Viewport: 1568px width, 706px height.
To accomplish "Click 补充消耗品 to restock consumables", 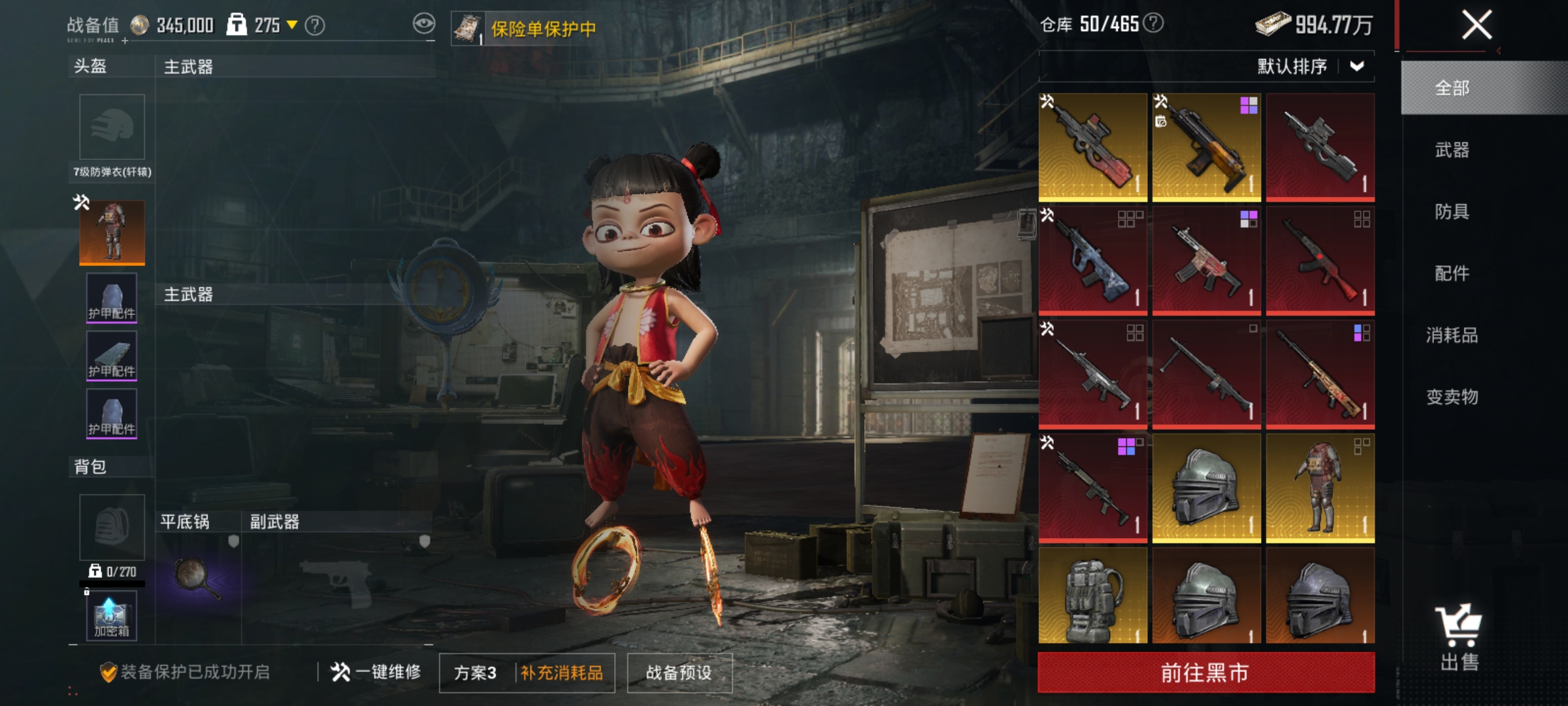I will point(562,673).
